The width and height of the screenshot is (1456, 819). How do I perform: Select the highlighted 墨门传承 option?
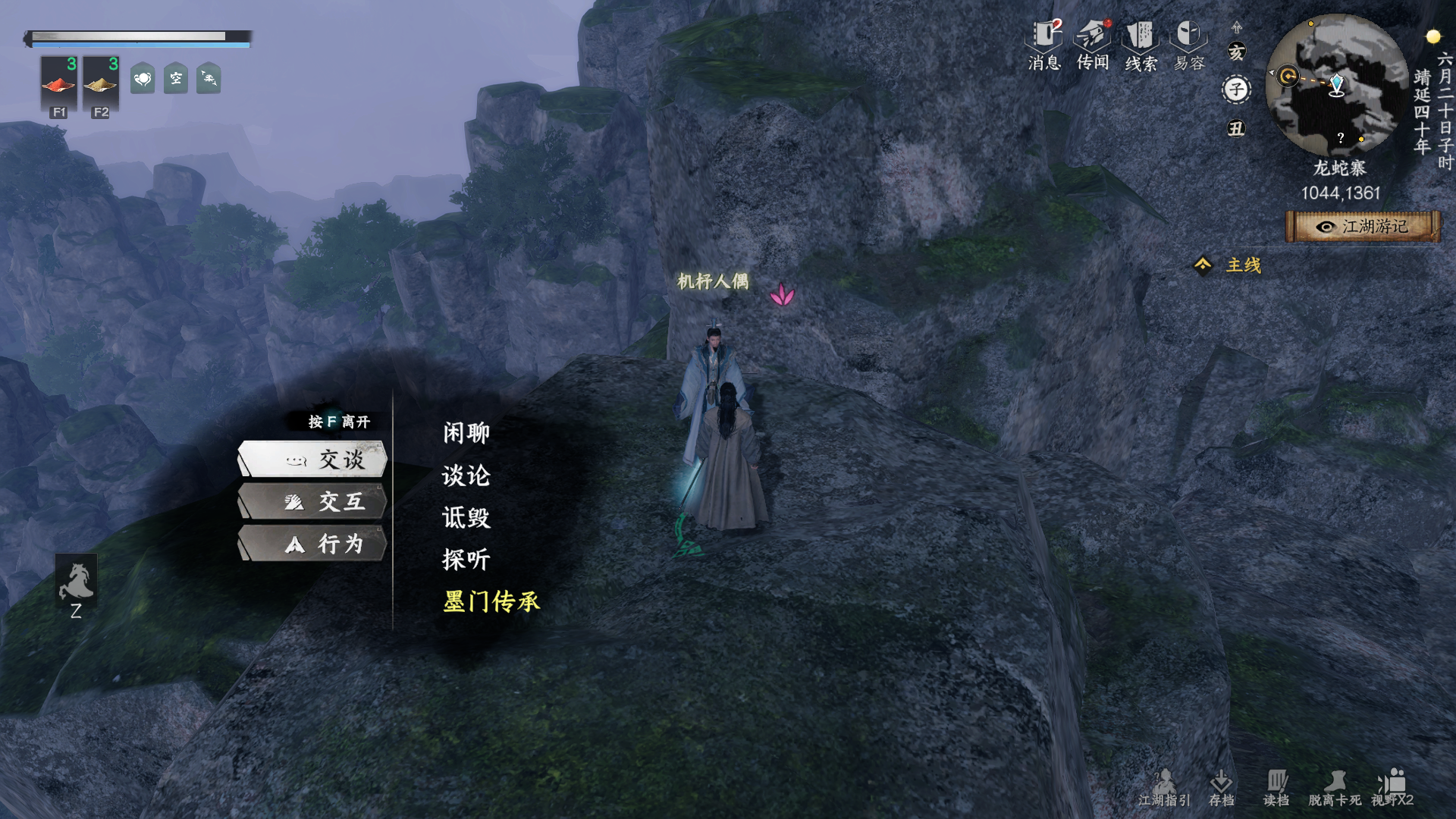pyautogui.click(x=491, y=601)
